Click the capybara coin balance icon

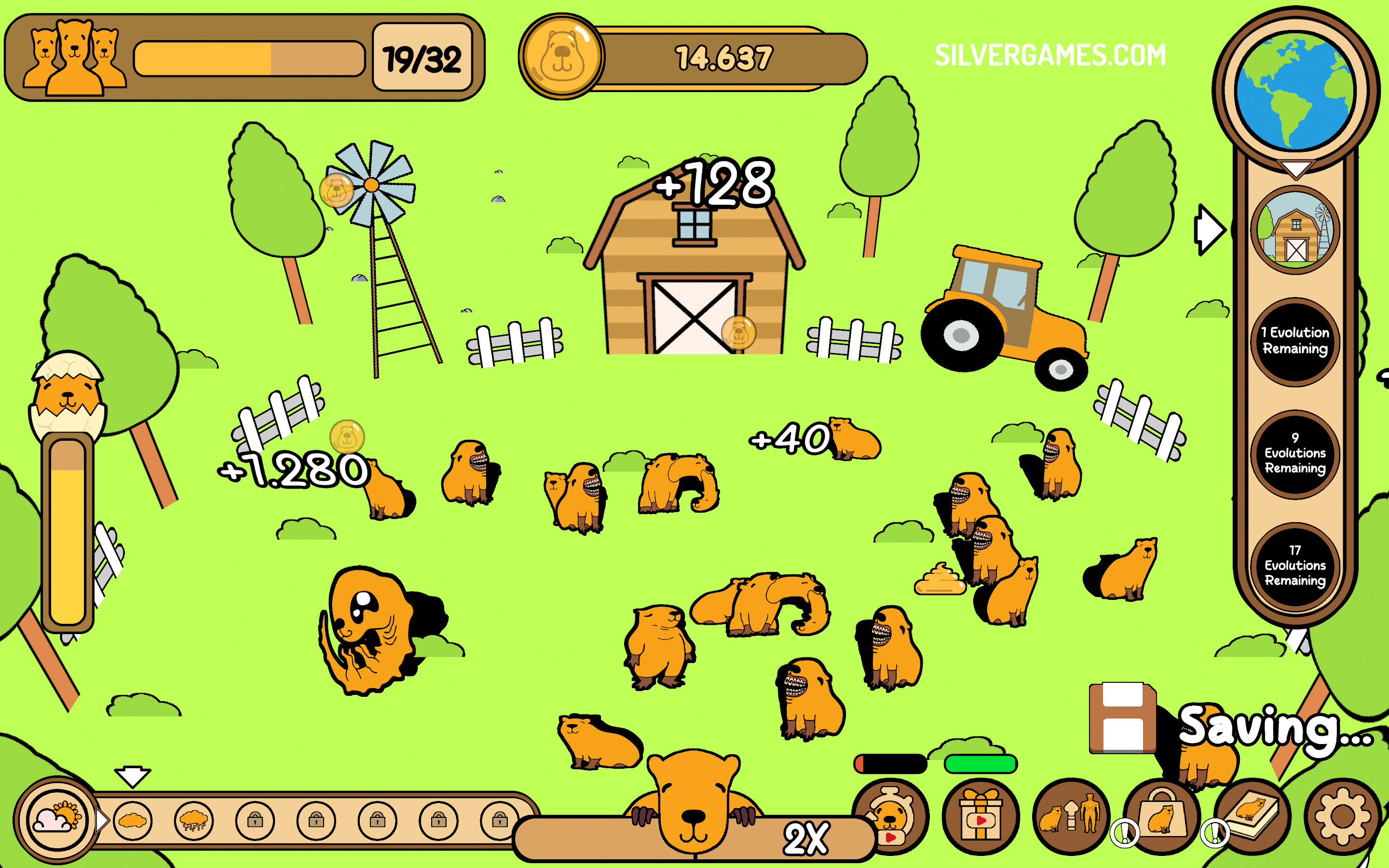561,56
